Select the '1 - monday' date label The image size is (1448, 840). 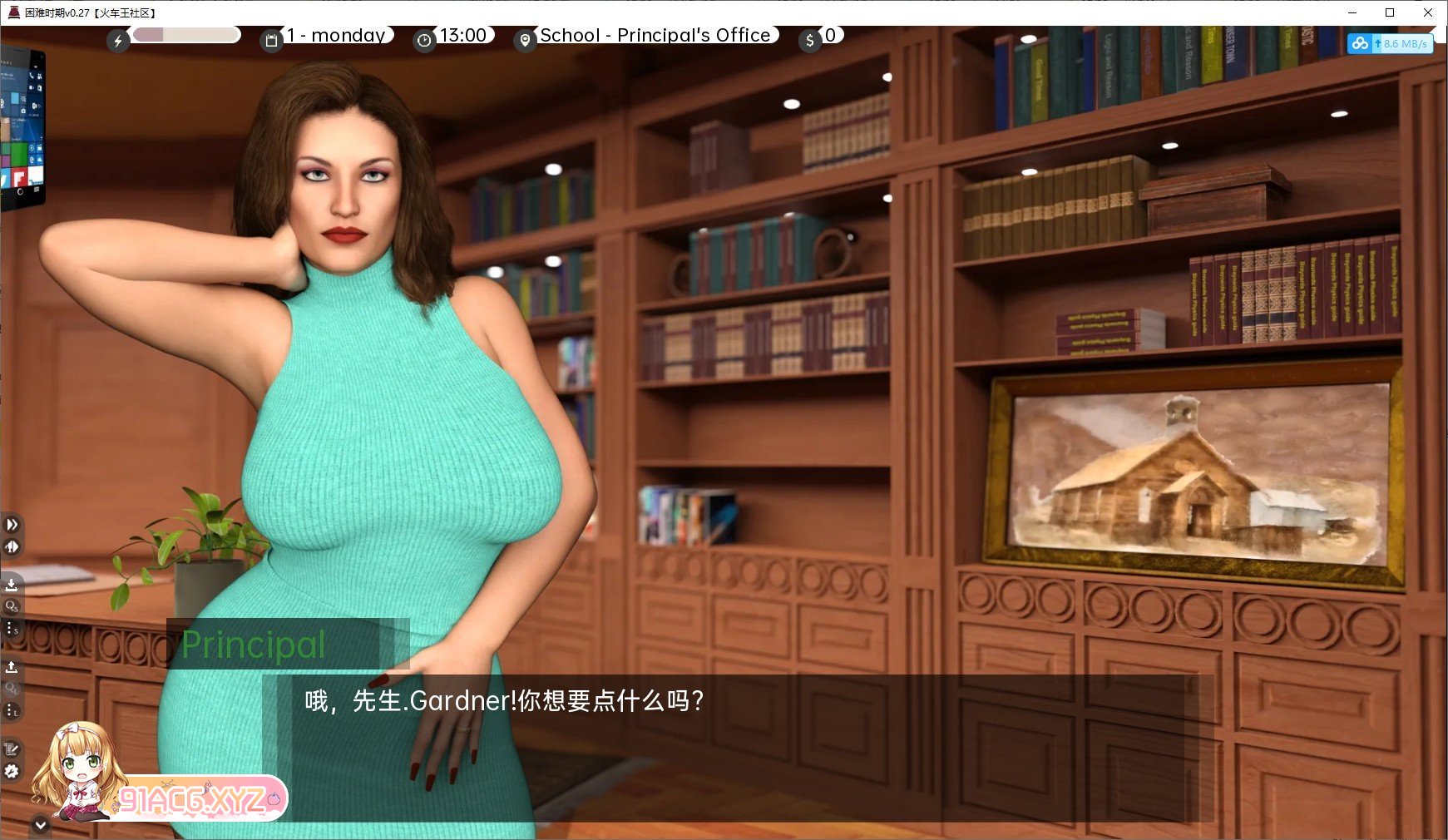(x=336, y=35)
